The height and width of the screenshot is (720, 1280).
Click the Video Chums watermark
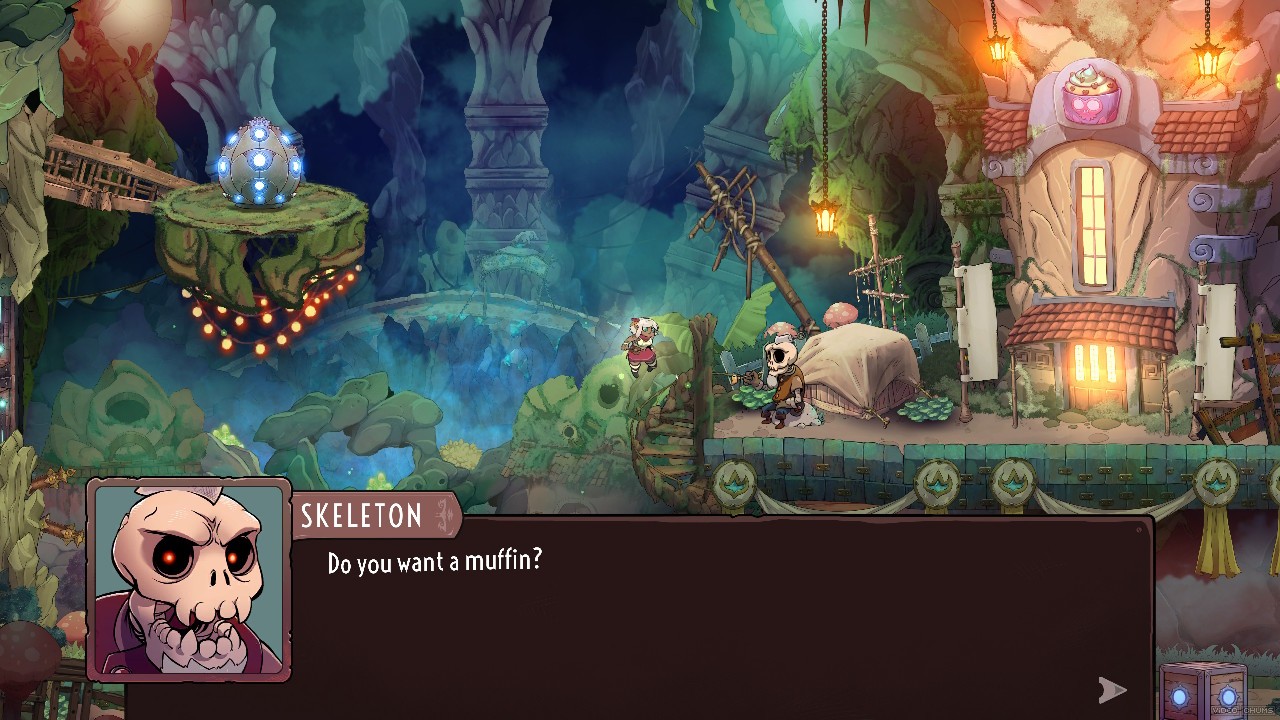point(1243,710)
